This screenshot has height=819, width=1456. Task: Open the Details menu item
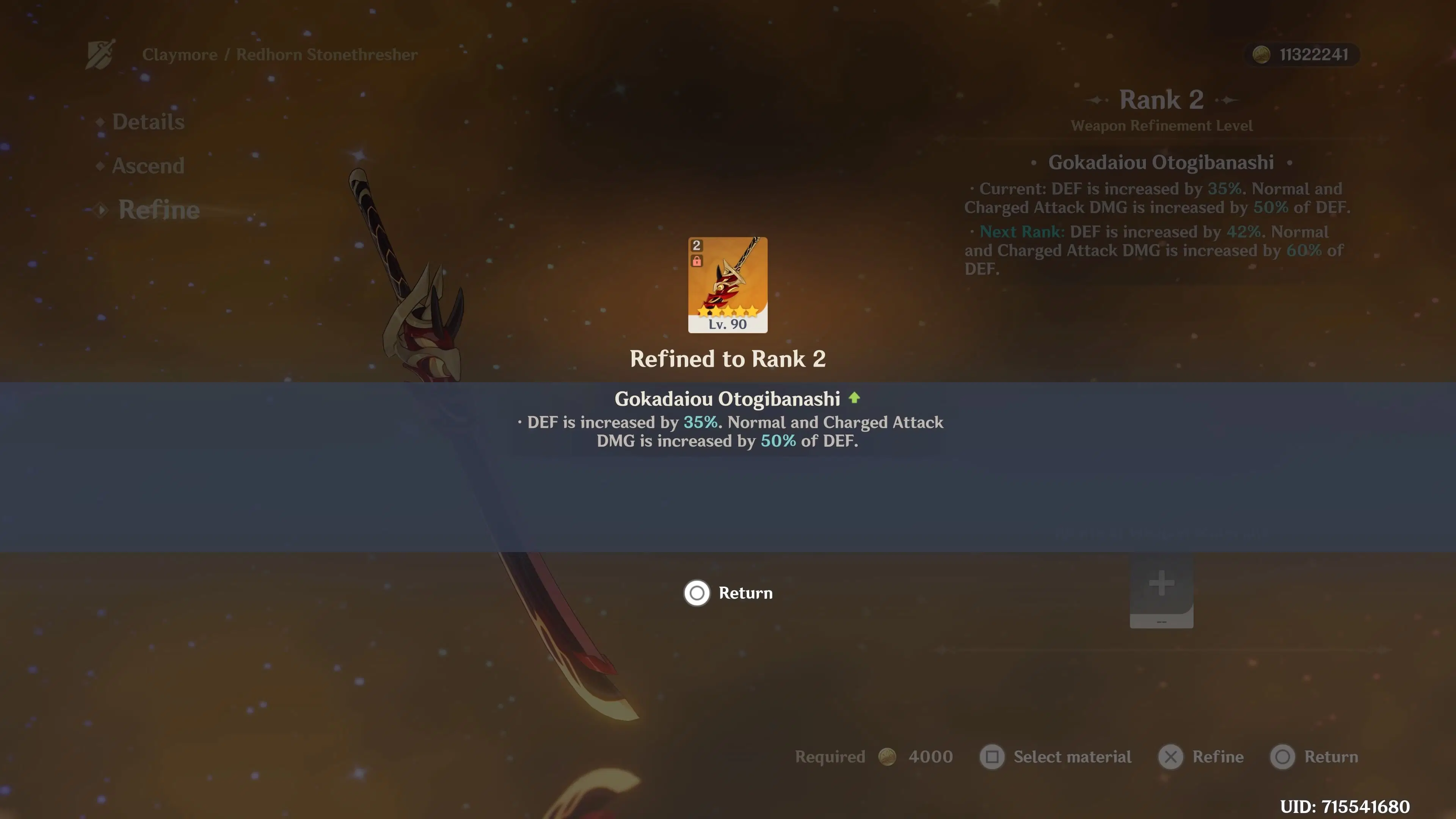pos(148,121)
